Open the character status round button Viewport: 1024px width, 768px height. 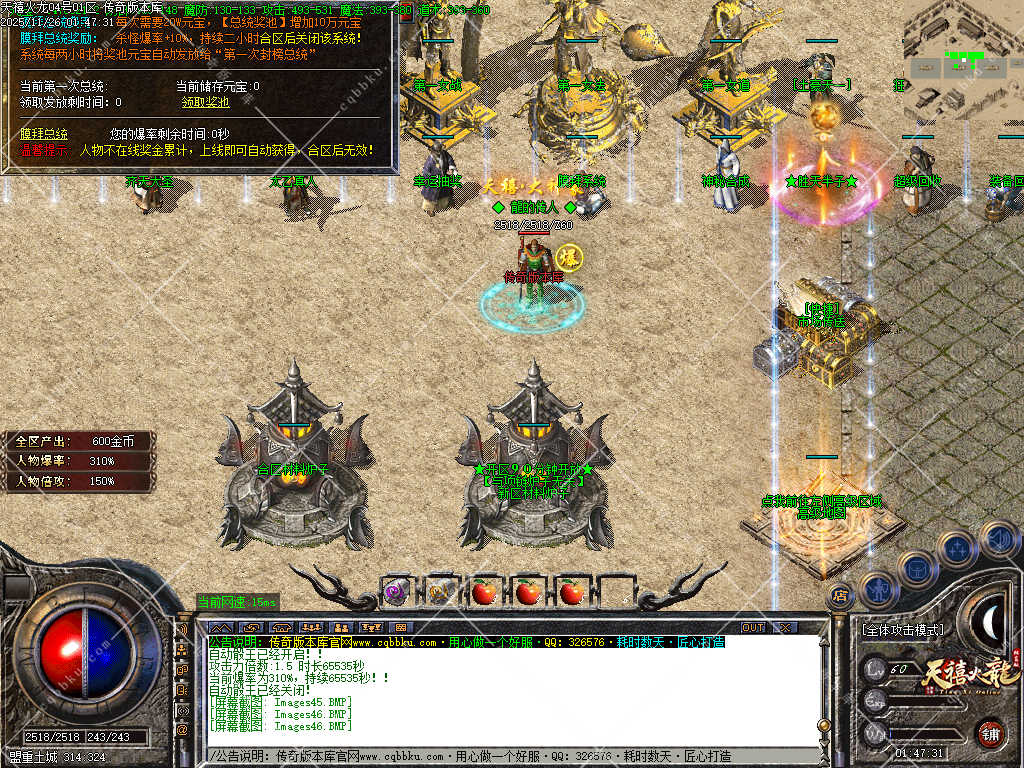tap(877, 588)
